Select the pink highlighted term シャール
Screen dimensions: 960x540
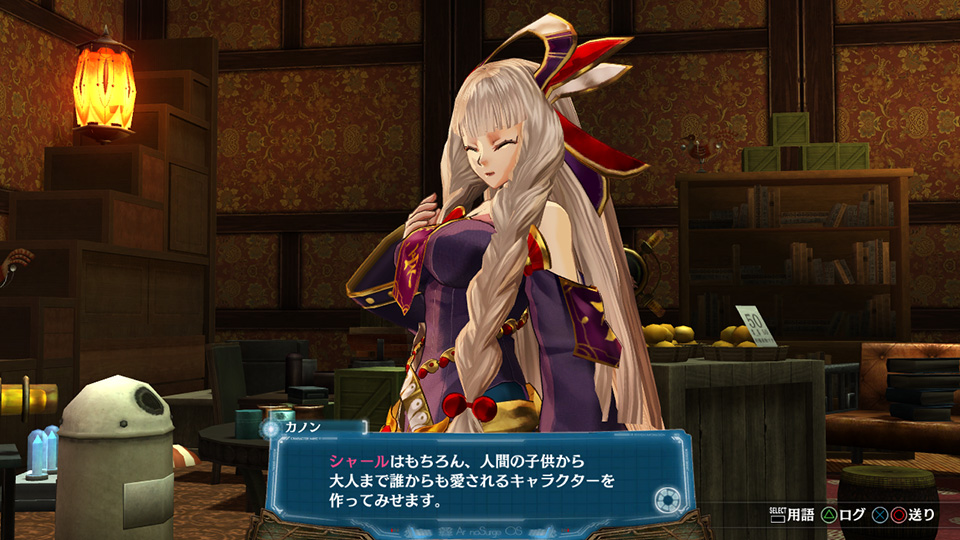pyautogui.click(x=357, y=461)
